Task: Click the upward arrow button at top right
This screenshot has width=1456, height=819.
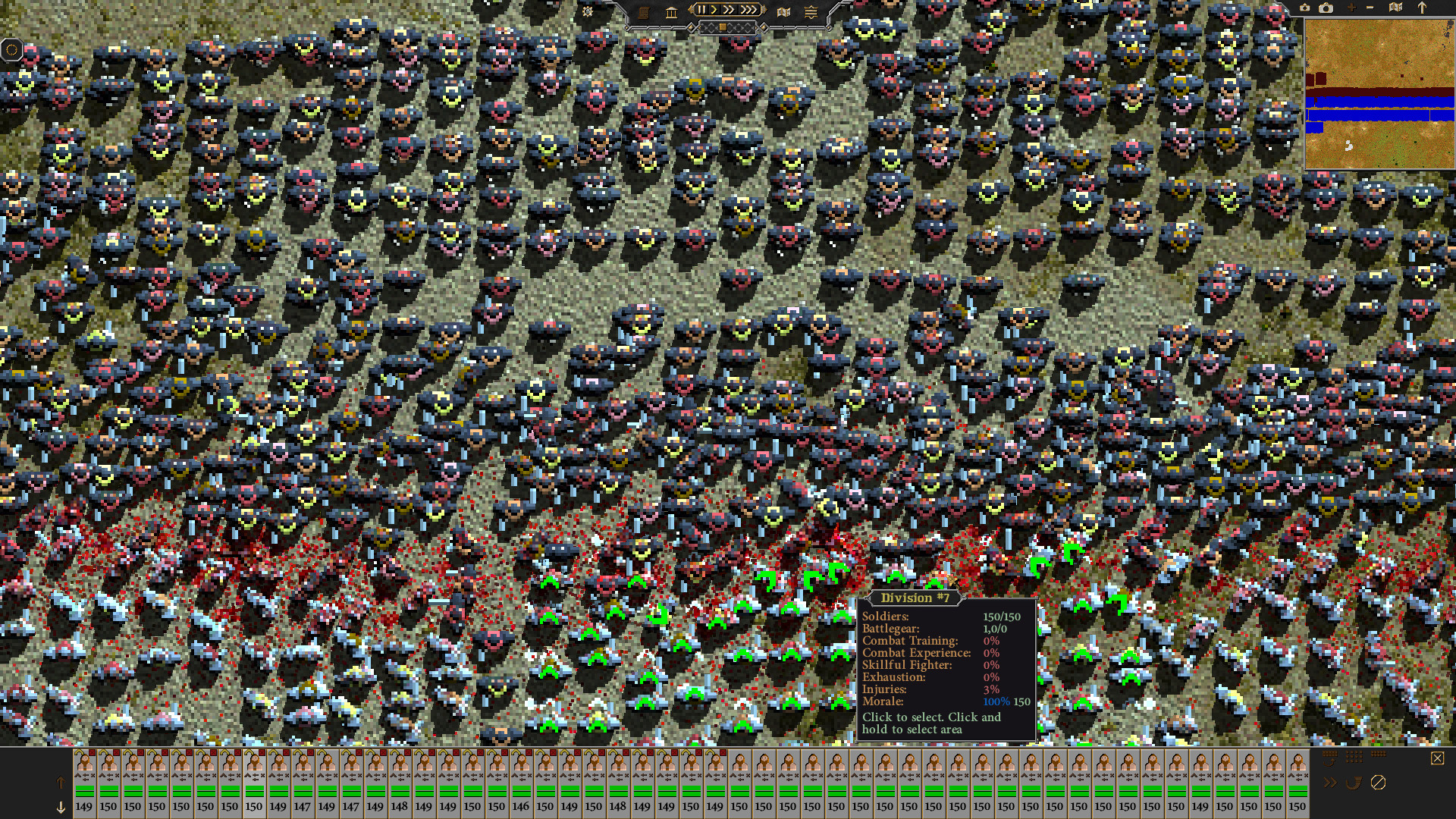Action: (1422, 8)
